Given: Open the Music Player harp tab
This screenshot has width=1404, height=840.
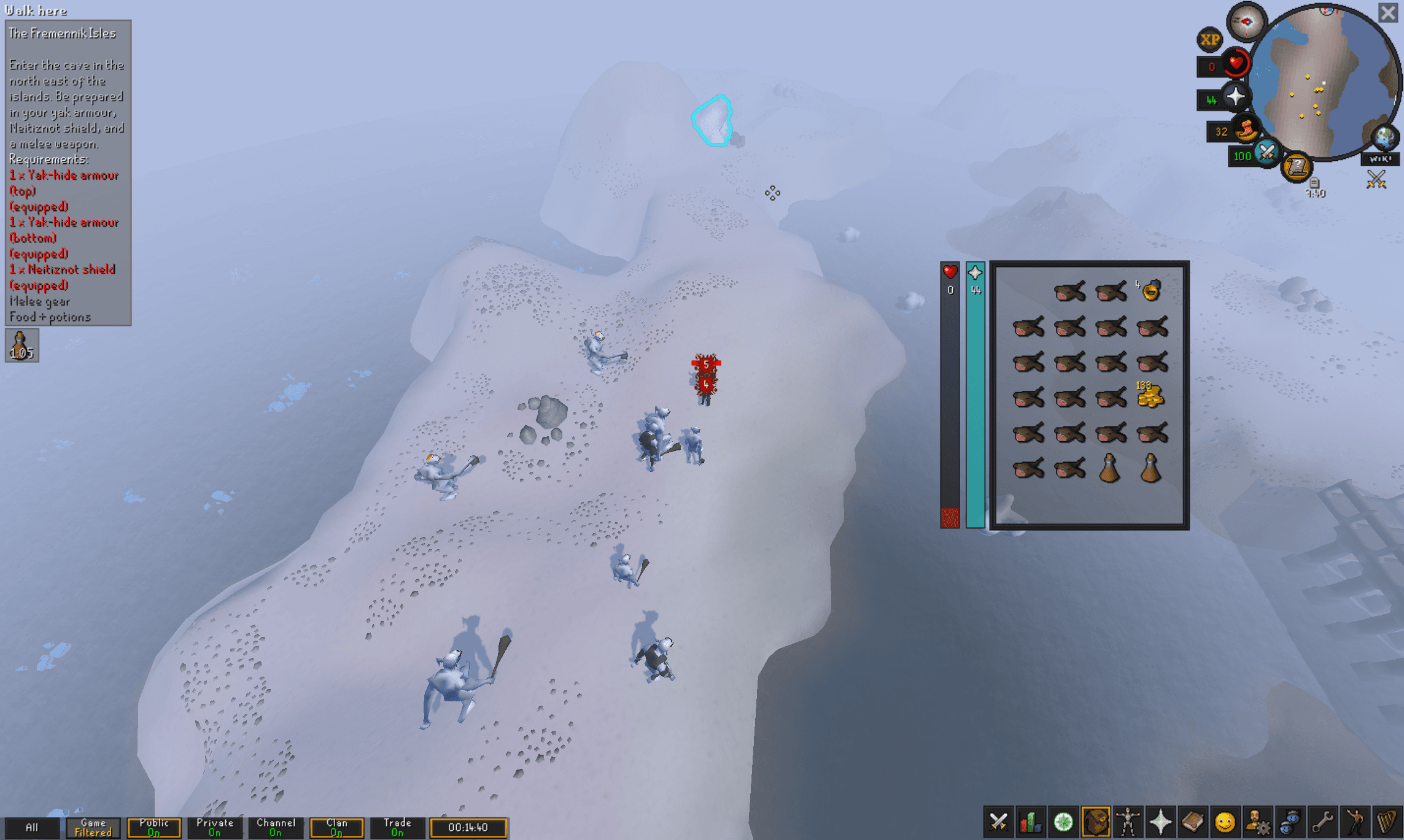Looking at the screenshot, I should (1387, 822).
